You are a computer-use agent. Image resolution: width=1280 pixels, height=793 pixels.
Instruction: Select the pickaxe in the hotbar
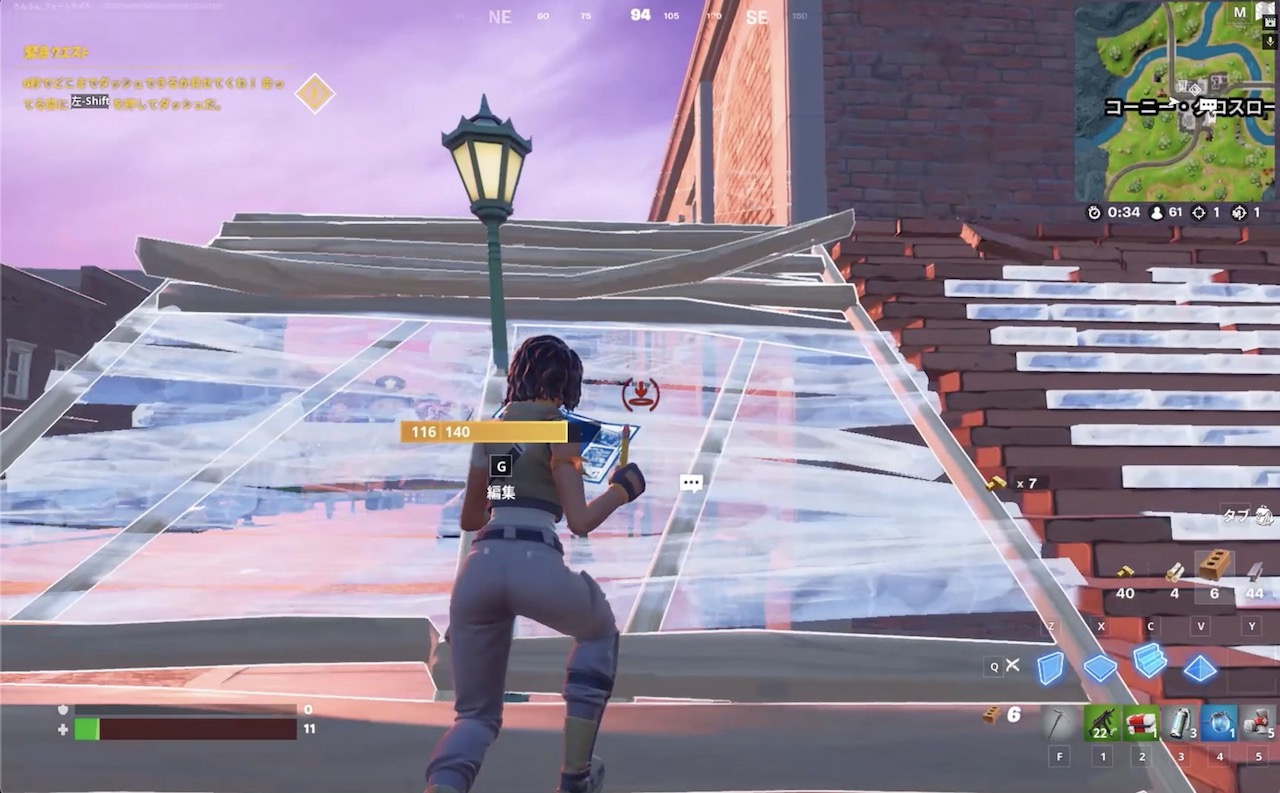1056,722
